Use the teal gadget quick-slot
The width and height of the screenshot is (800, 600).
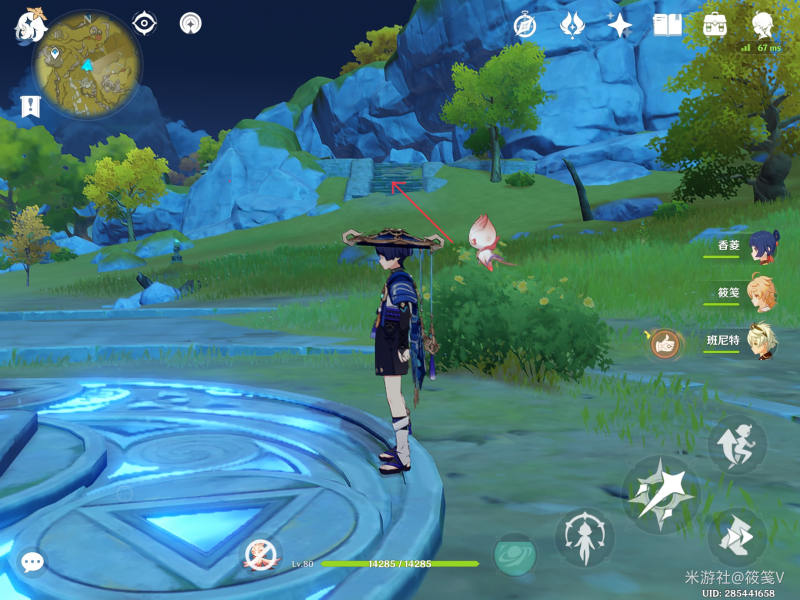[515, 555]
